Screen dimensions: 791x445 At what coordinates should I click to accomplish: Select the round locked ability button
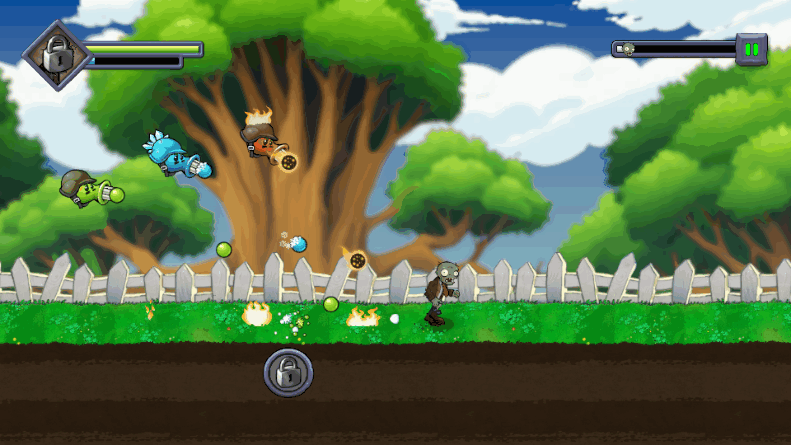tap(288, 373)
